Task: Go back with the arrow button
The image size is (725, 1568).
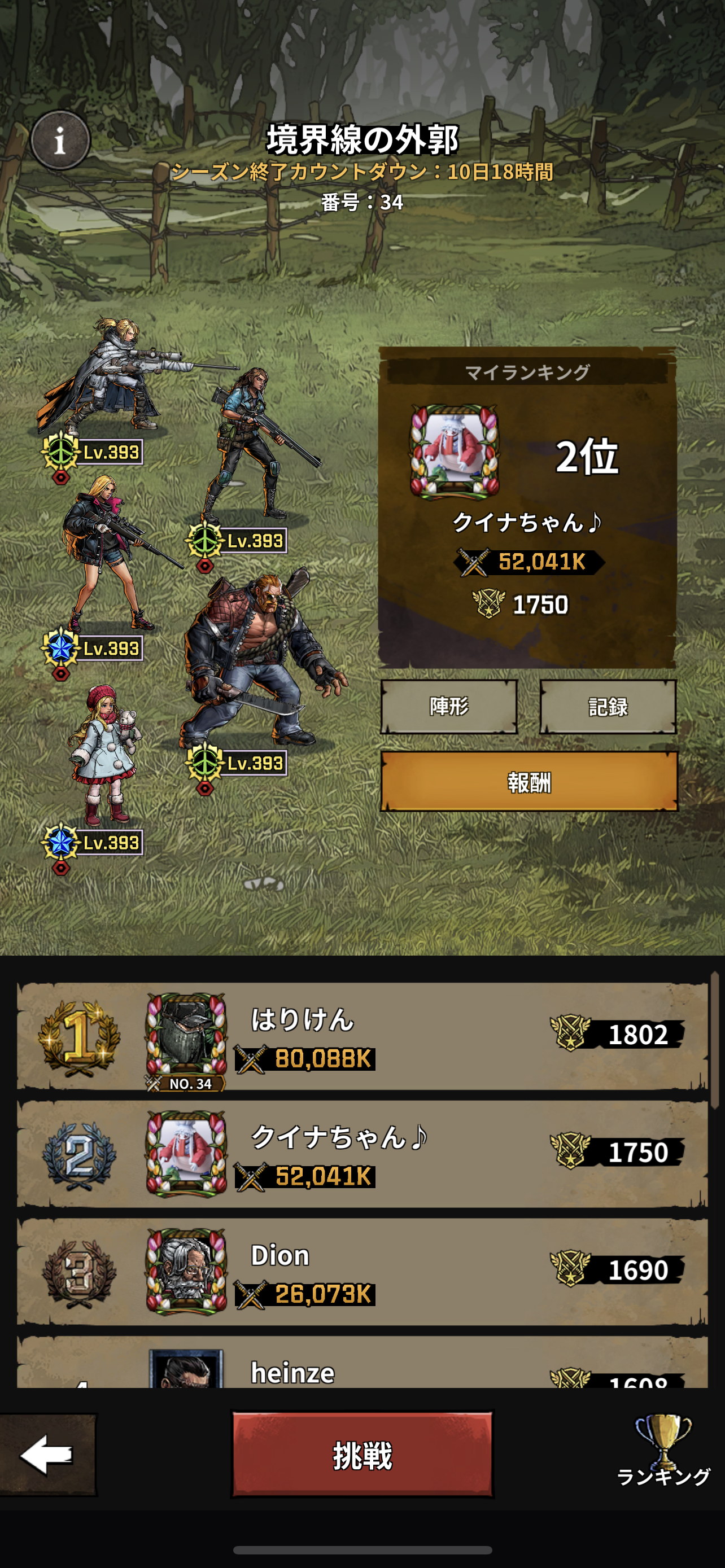Action: [x=47, y=1455]
